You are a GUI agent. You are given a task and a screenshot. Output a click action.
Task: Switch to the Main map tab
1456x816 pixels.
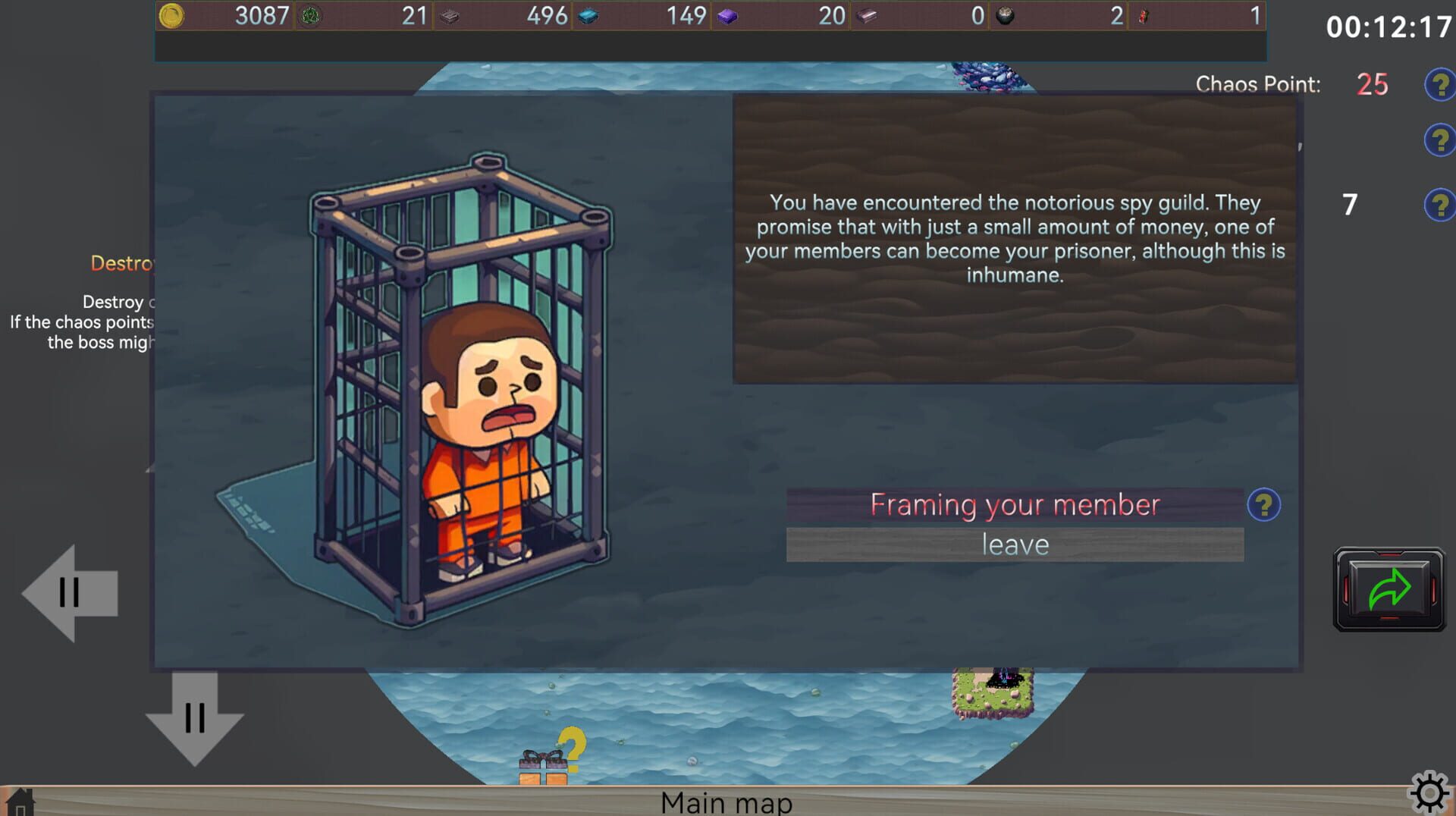[726, 801]
